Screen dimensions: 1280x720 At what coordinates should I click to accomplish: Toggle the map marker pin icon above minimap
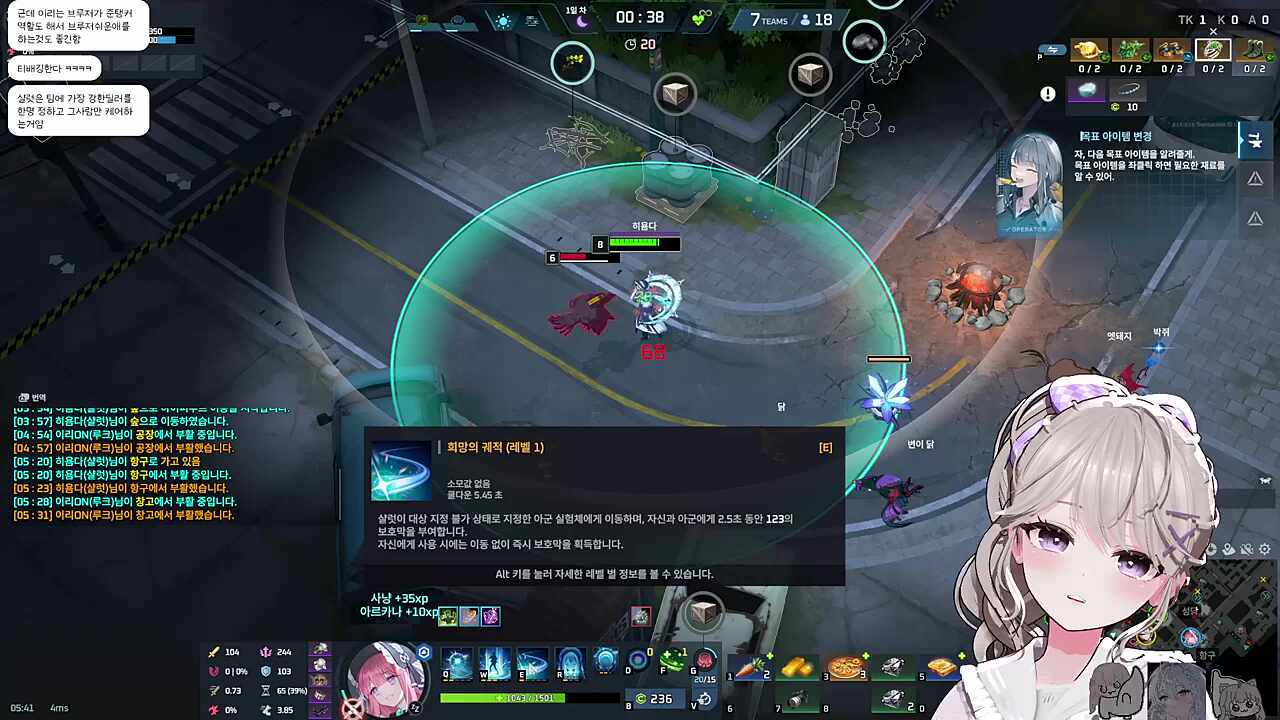coord(1228,550)
